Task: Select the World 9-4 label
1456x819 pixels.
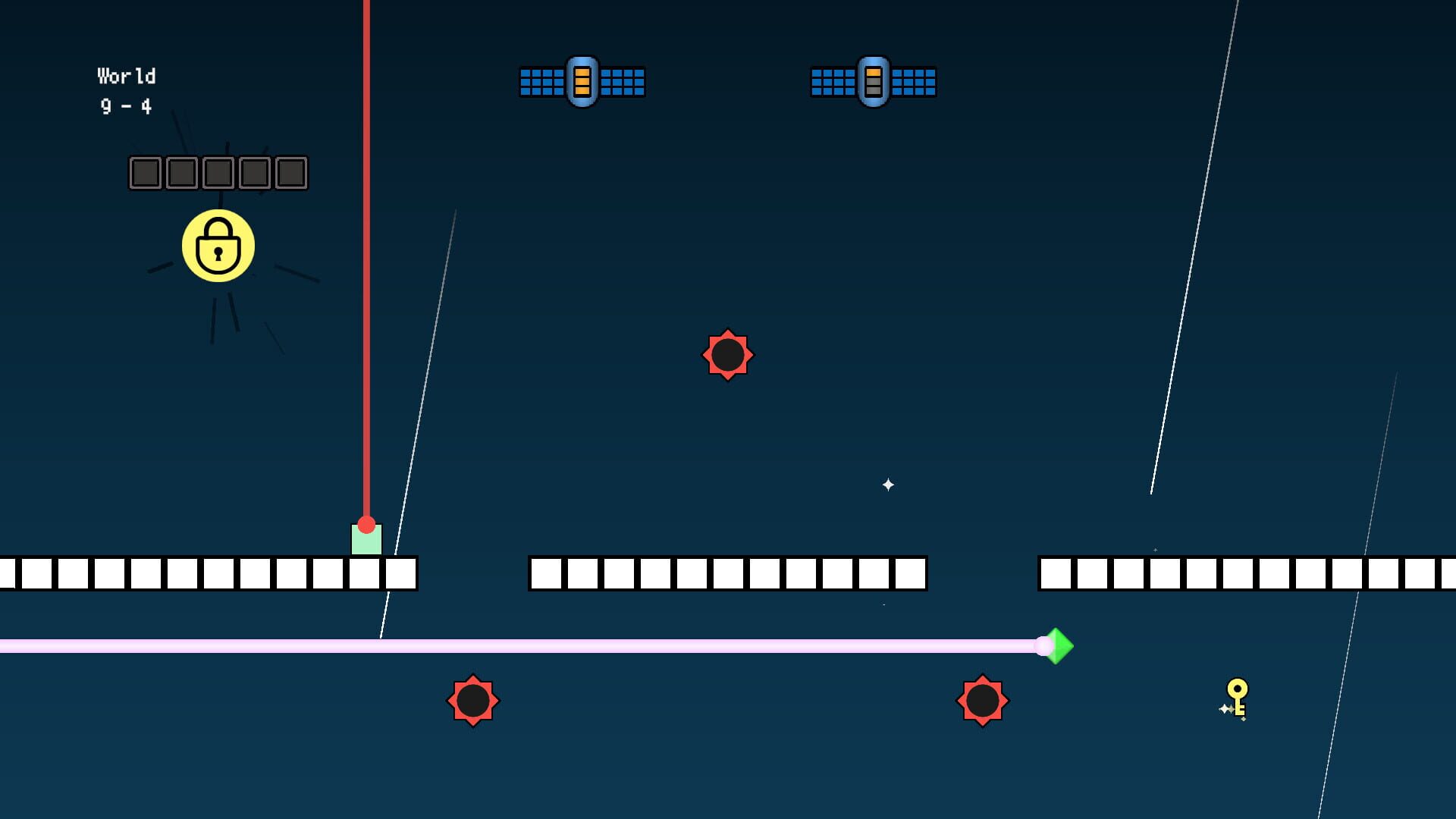Action: click(127, 91)
